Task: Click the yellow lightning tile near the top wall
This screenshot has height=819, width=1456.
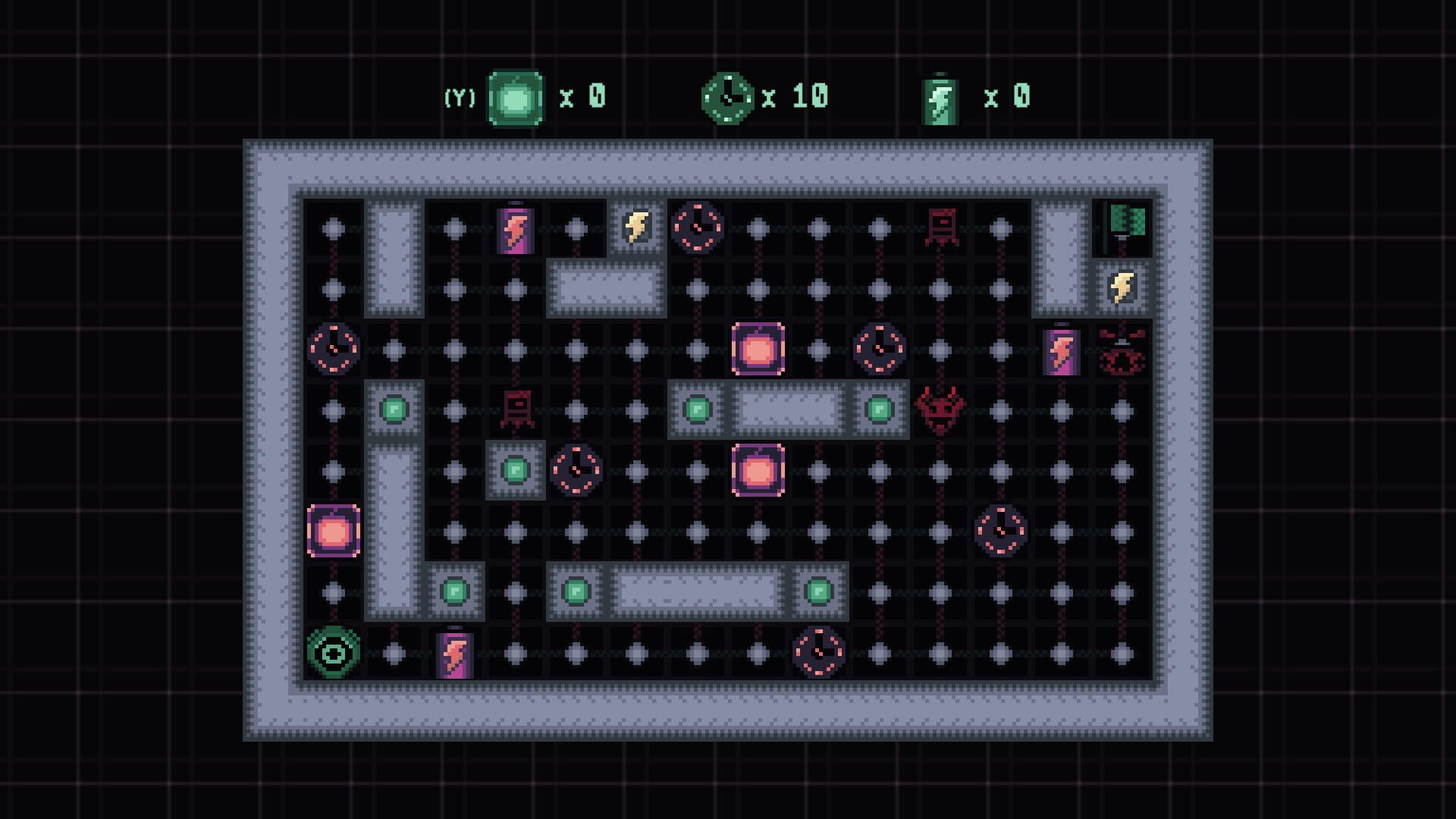Action: coord(635,226)
